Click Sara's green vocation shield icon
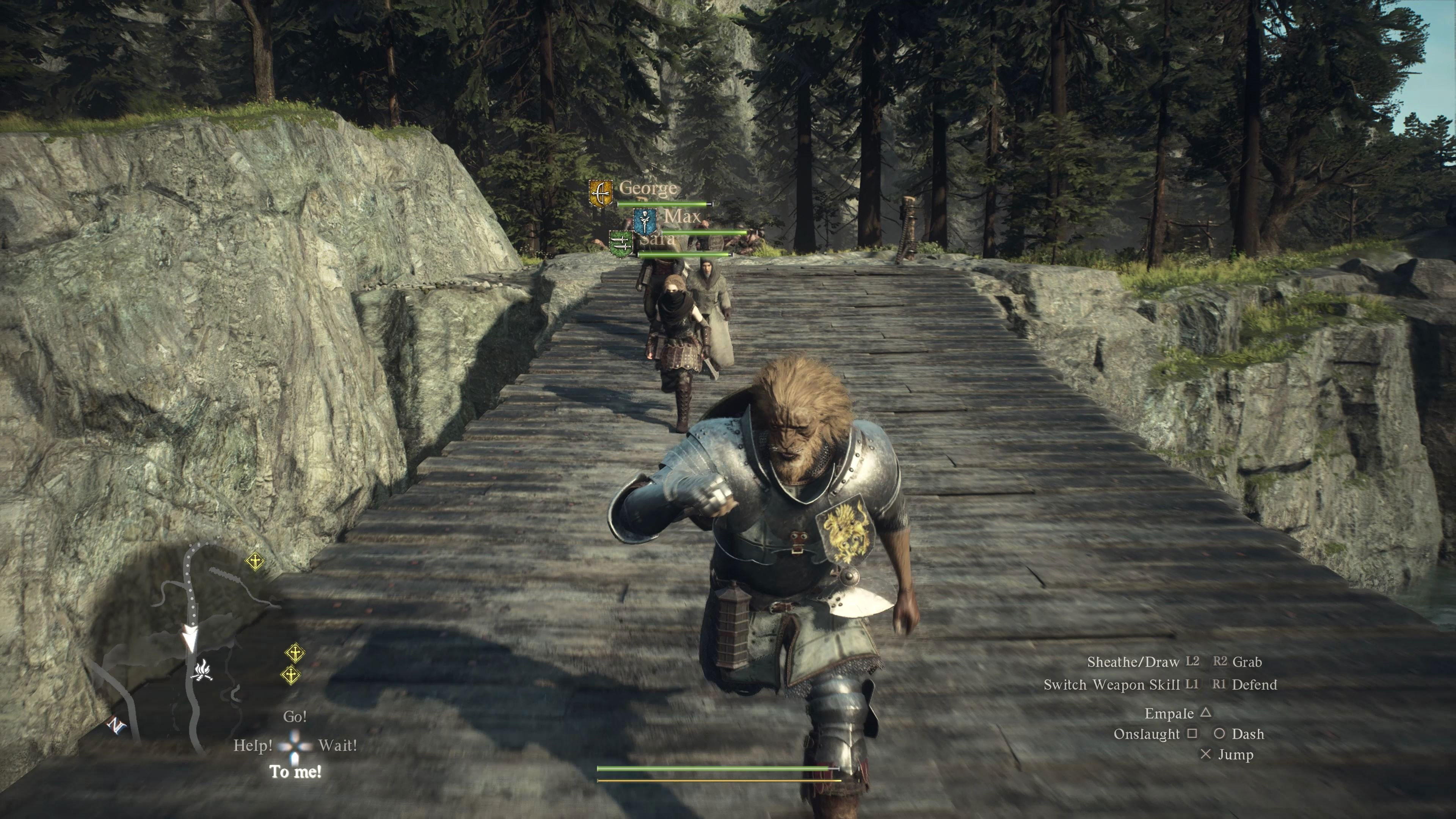The image size is (1456, 819). [620, 244]
